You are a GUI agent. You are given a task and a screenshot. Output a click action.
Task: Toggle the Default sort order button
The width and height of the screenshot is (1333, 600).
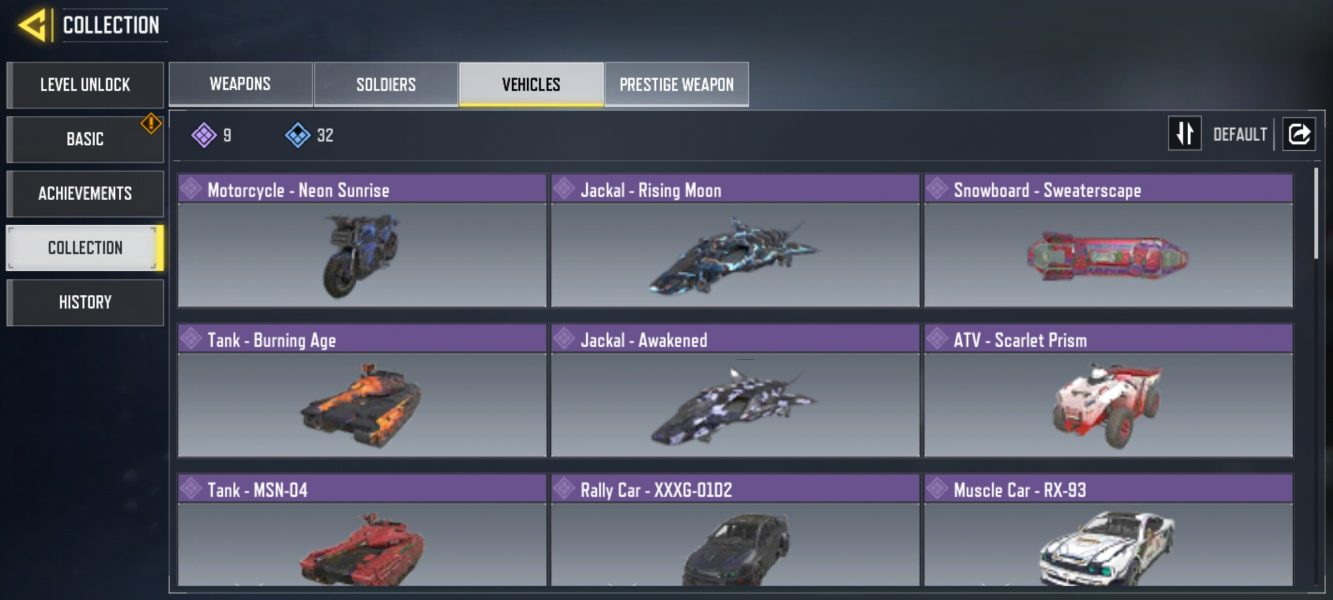tap(1185, 134)
